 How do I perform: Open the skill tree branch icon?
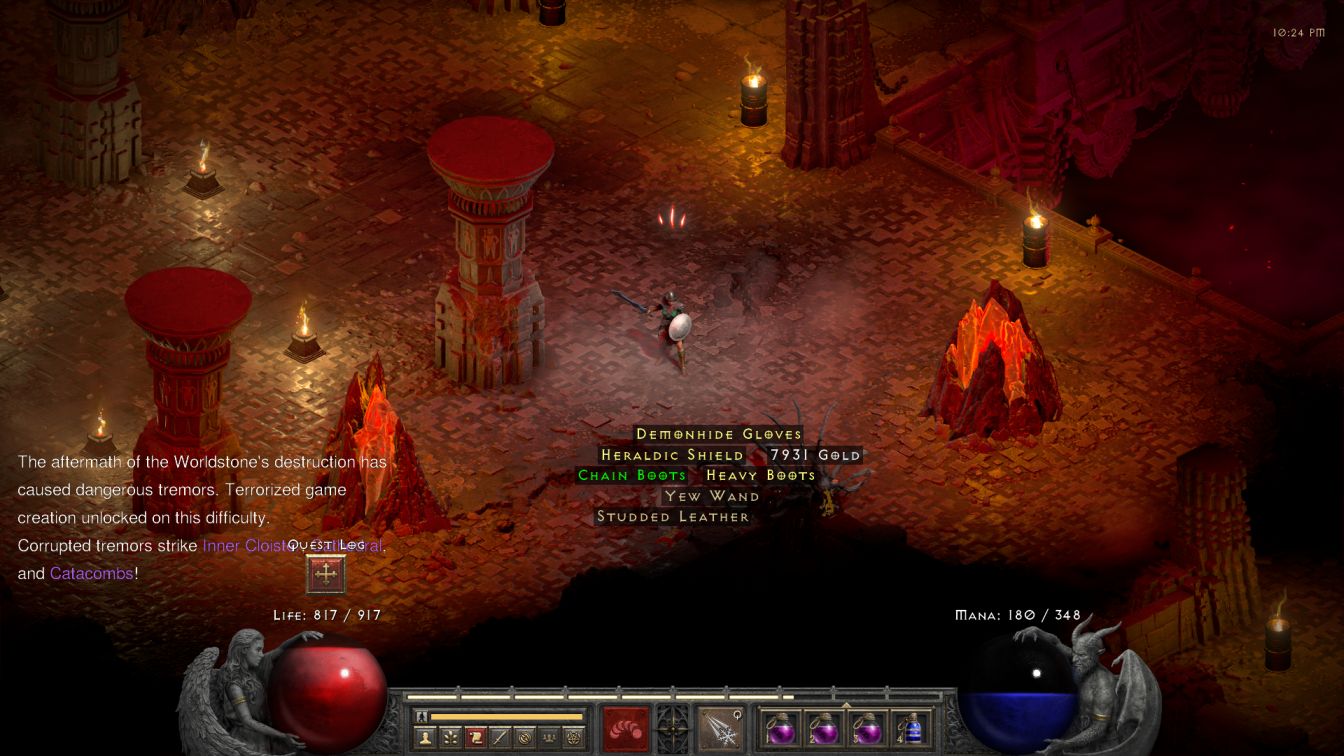point(451,738)
